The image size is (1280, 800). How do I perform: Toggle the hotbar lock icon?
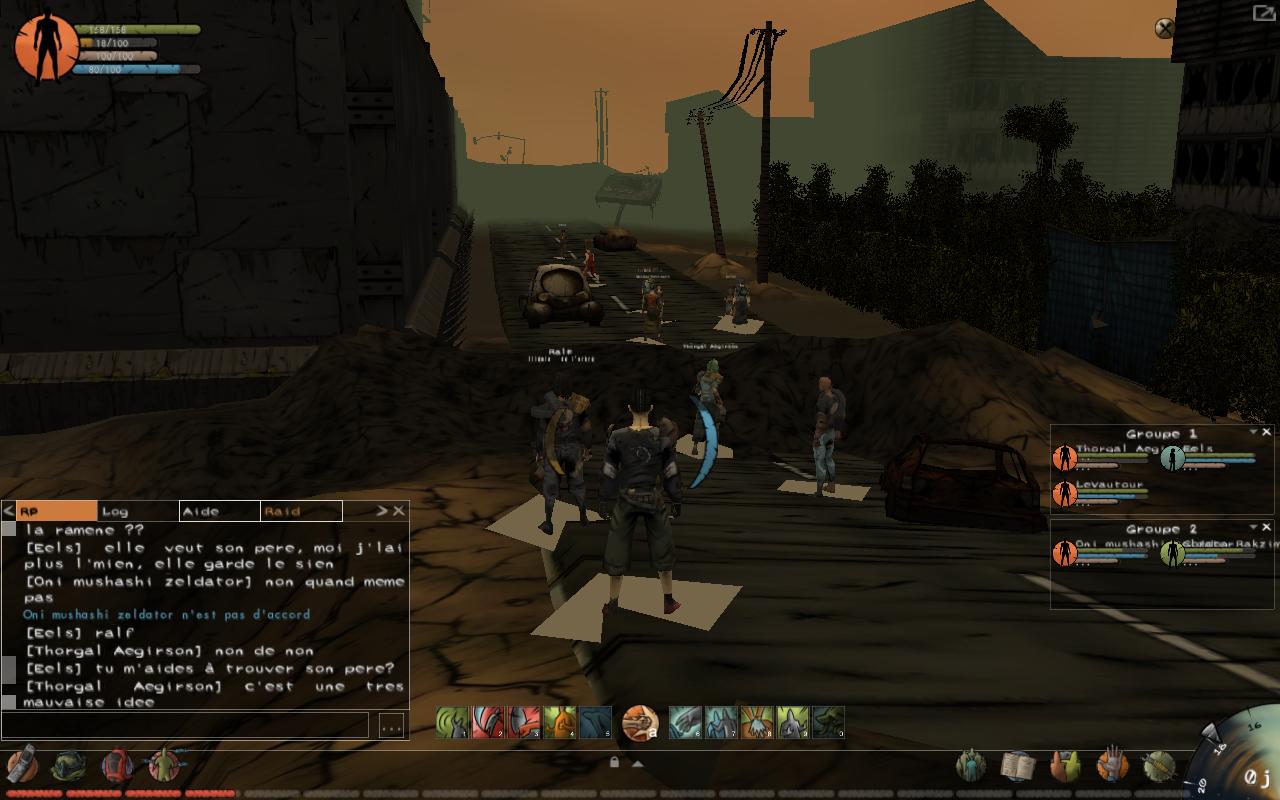(614, 762)
